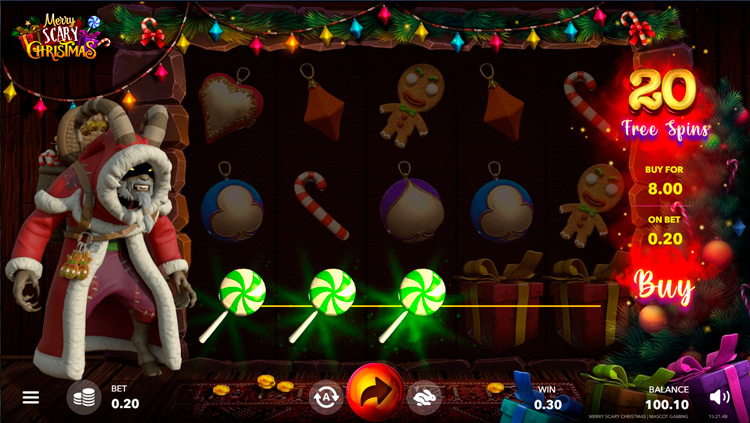Spin the reels with the red arrow button
Viewport: 750px width, 423px height.
click(x=375, y=393)
